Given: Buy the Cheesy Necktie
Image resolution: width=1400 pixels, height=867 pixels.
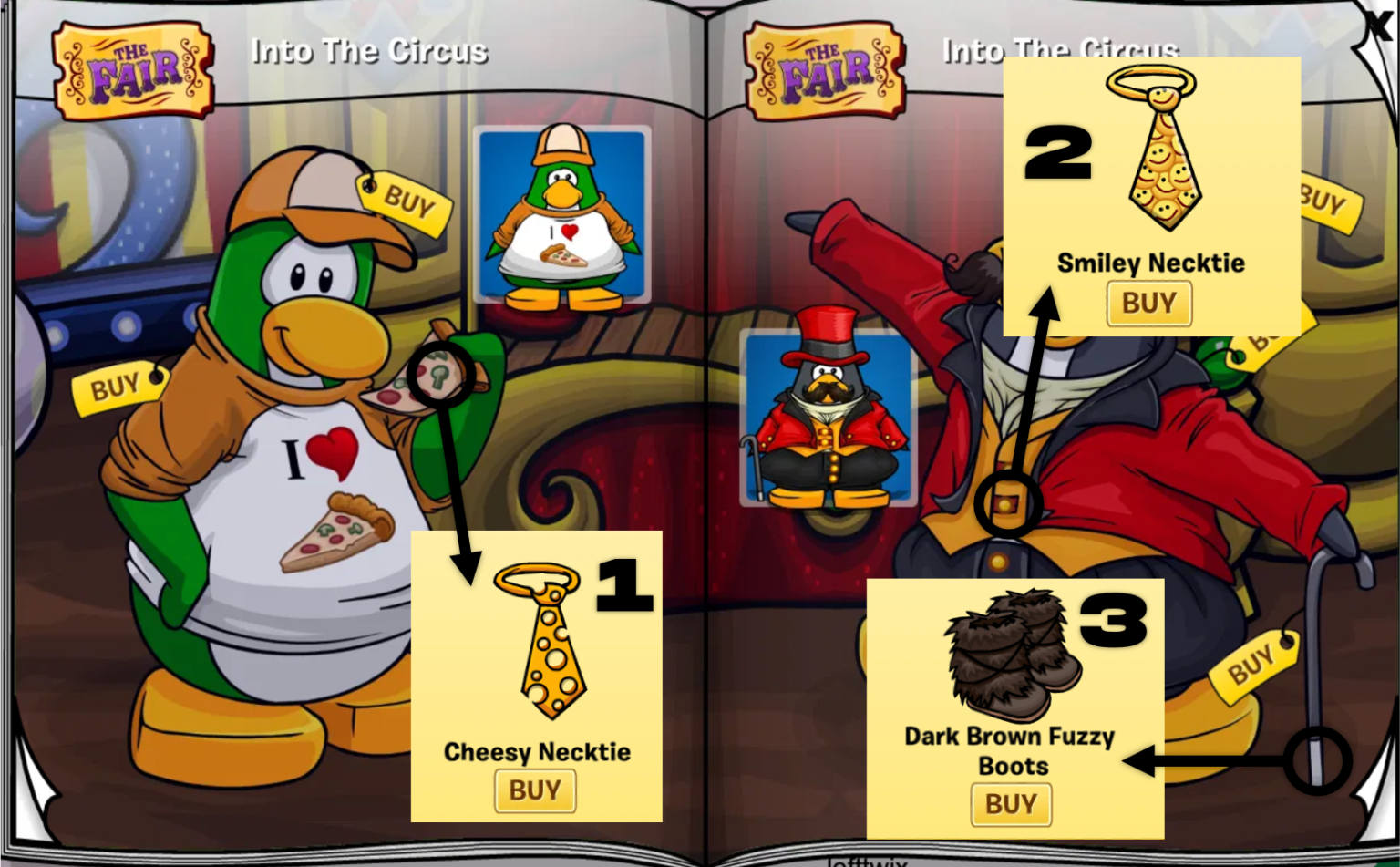Looking at the screenshot, I should coord(536,790).
